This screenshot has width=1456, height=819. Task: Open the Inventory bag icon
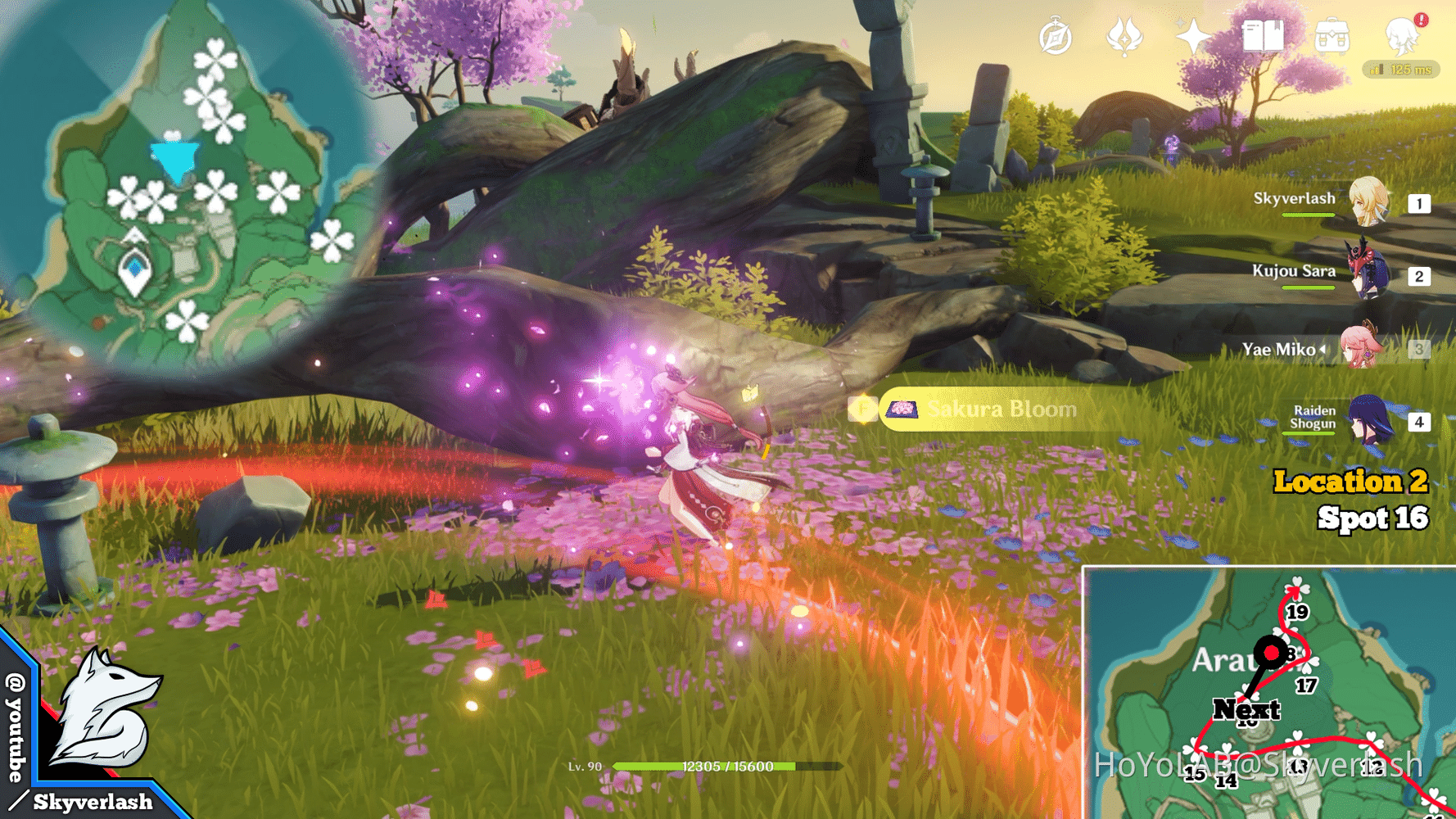1332,36
